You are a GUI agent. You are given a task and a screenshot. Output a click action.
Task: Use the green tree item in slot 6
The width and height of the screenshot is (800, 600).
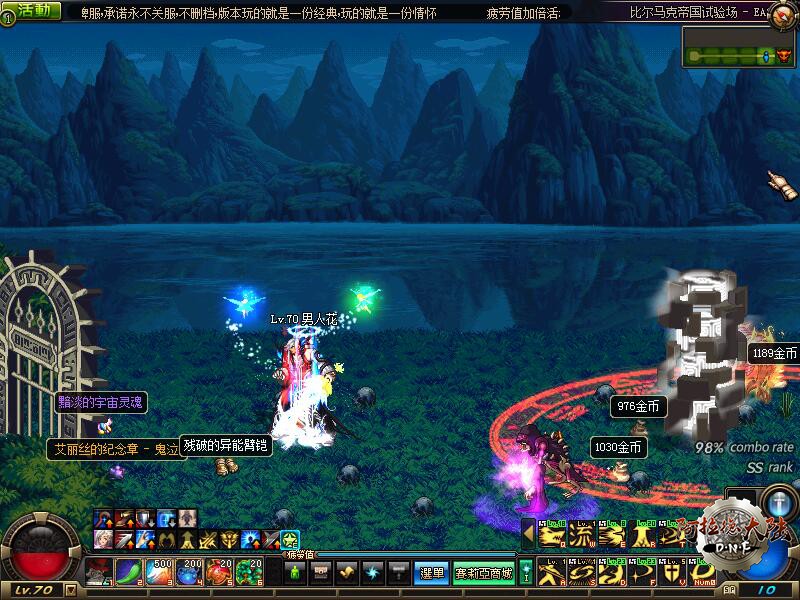[250, 572]
